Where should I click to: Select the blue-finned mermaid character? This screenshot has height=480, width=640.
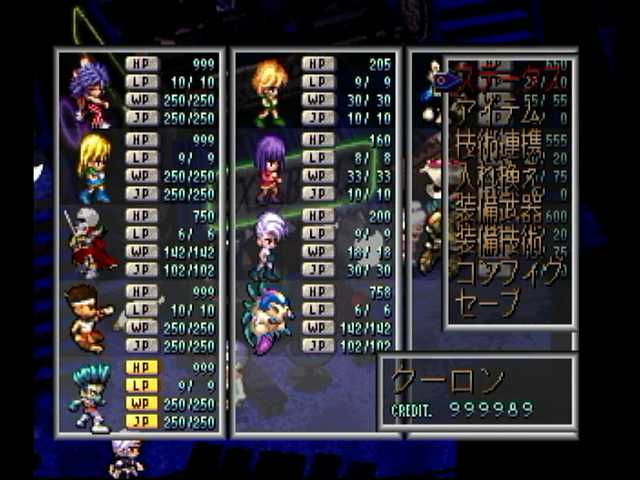click(268, 318)
